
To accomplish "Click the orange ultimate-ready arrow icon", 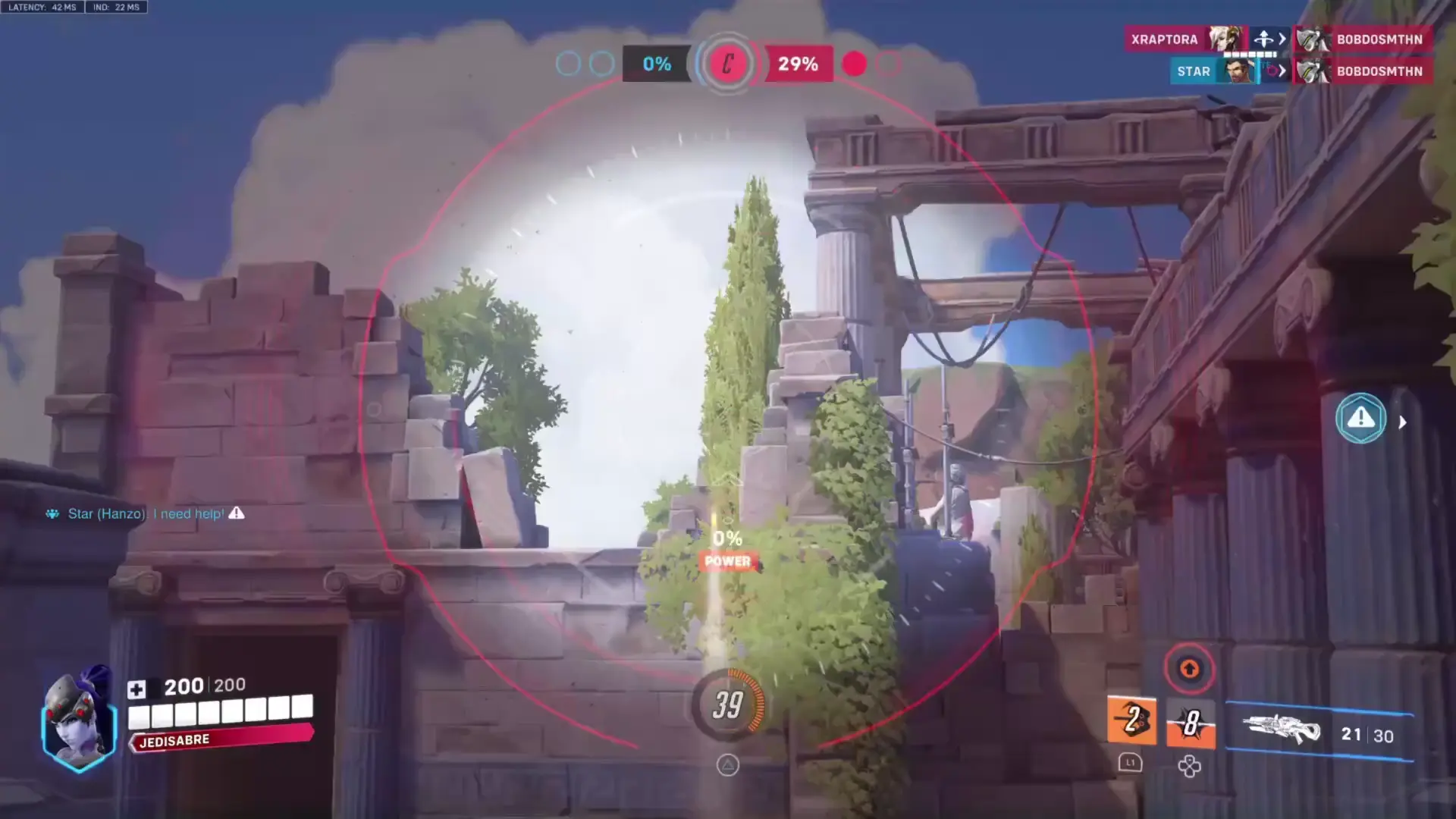I will coord(1189,669).
